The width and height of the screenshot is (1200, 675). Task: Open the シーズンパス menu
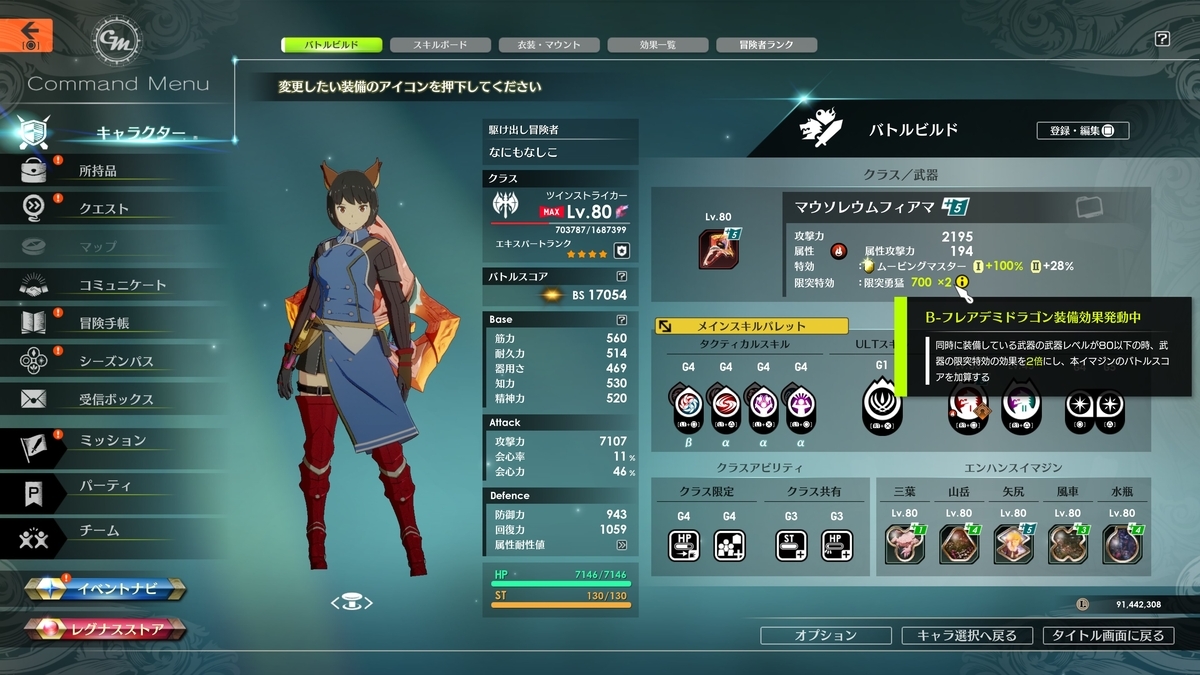pyautogui.click(x=116, y=361)
